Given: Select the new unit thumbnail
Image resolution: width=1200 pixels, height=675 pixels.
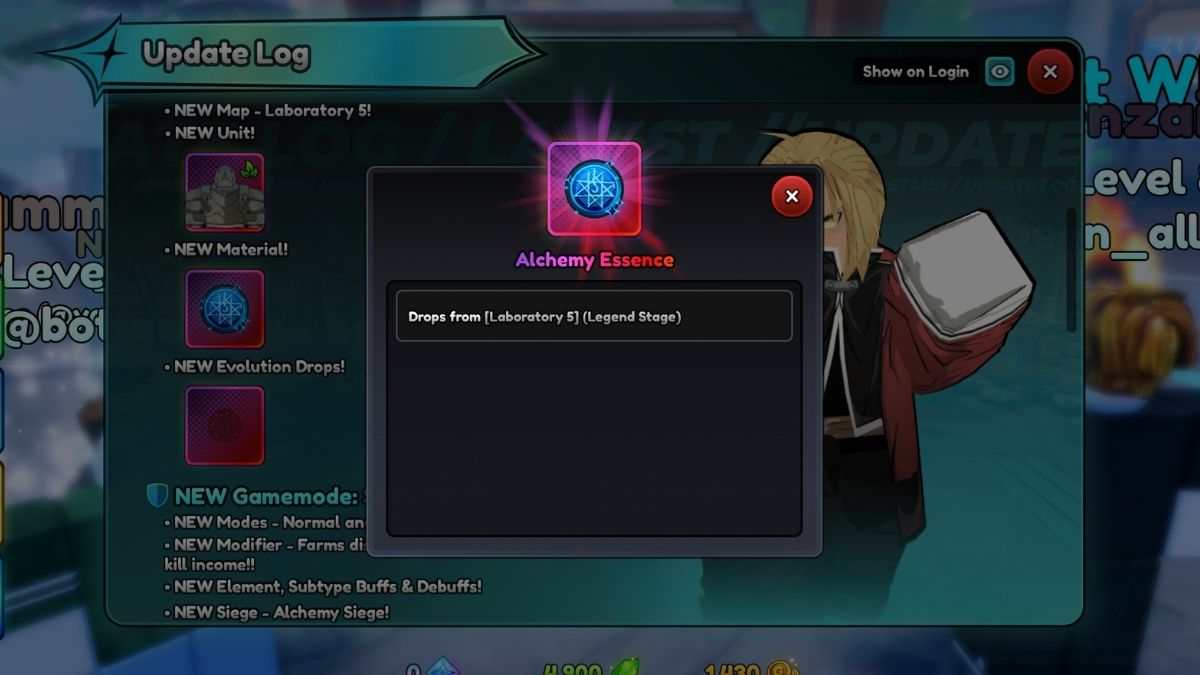Looking at the screenshot, I should pos(225,192).
